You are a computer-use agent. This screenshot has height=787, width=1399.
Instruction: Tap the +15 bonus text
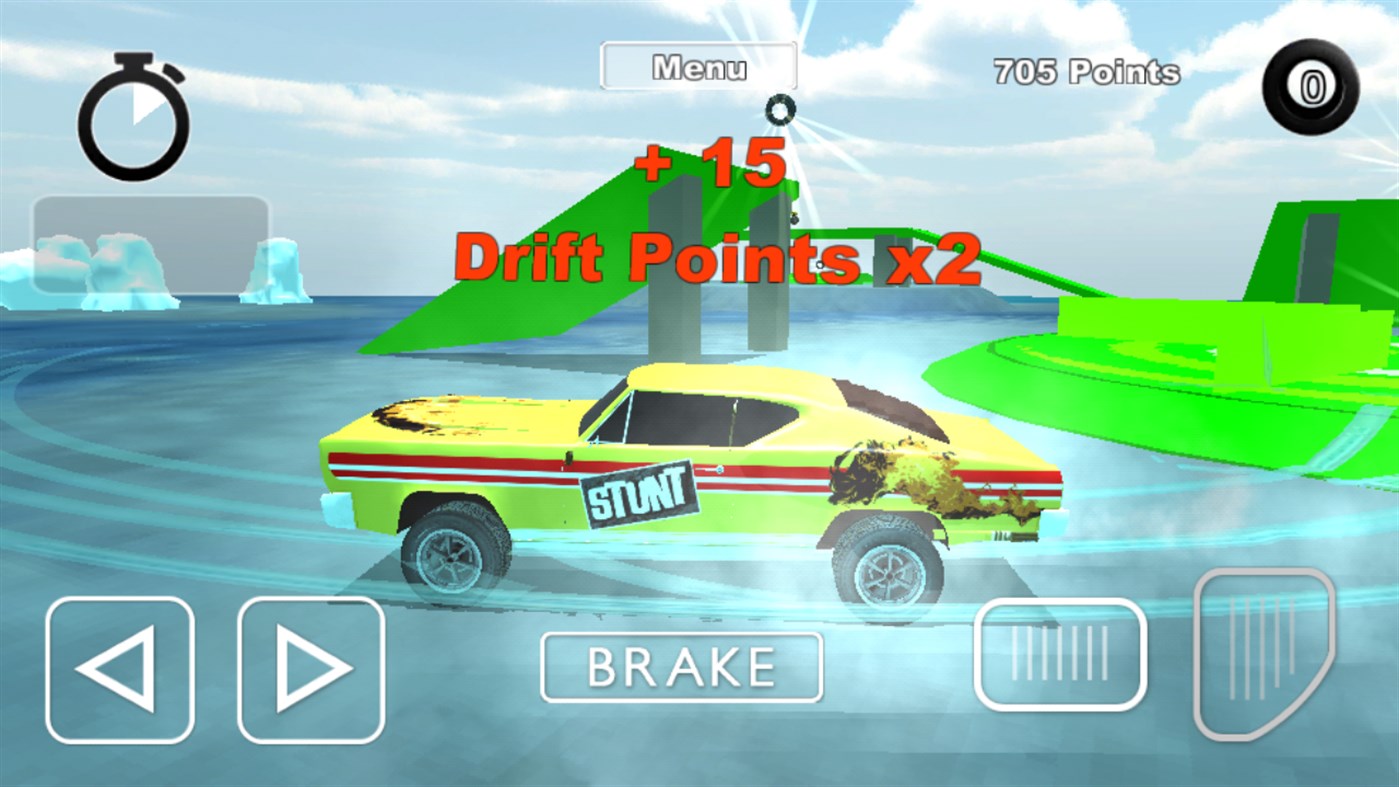coord(712,162)
